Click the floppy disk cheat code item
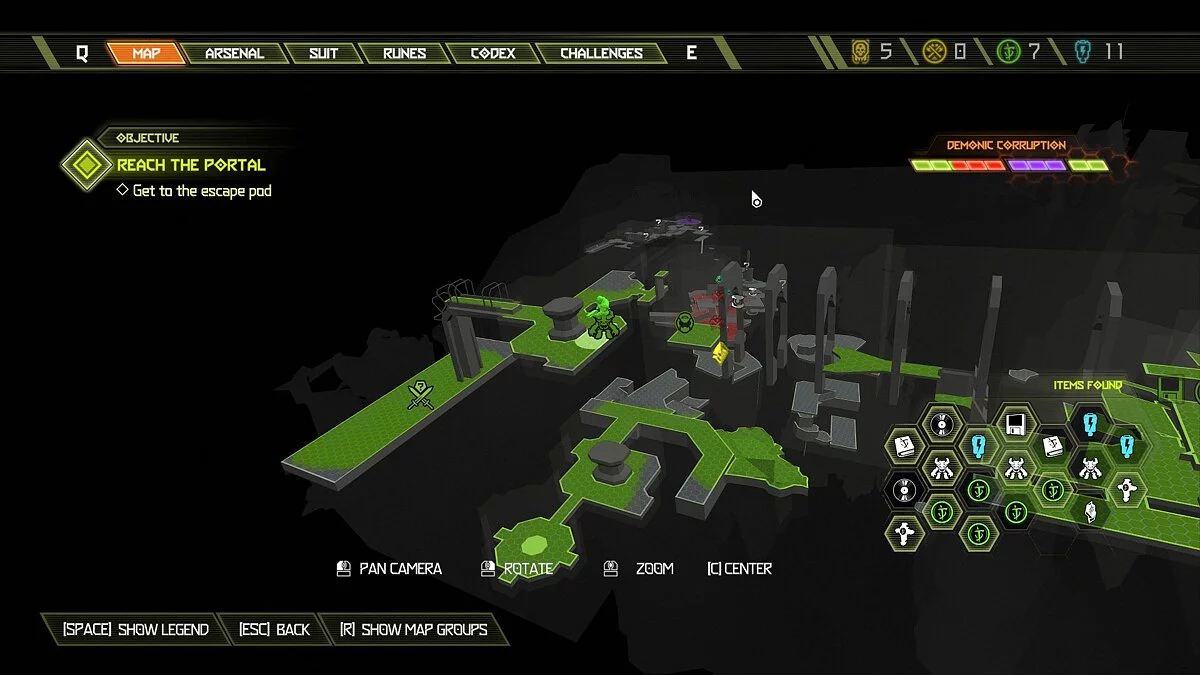Viewport: 1200px width, 675px height. pos(1015,422)
